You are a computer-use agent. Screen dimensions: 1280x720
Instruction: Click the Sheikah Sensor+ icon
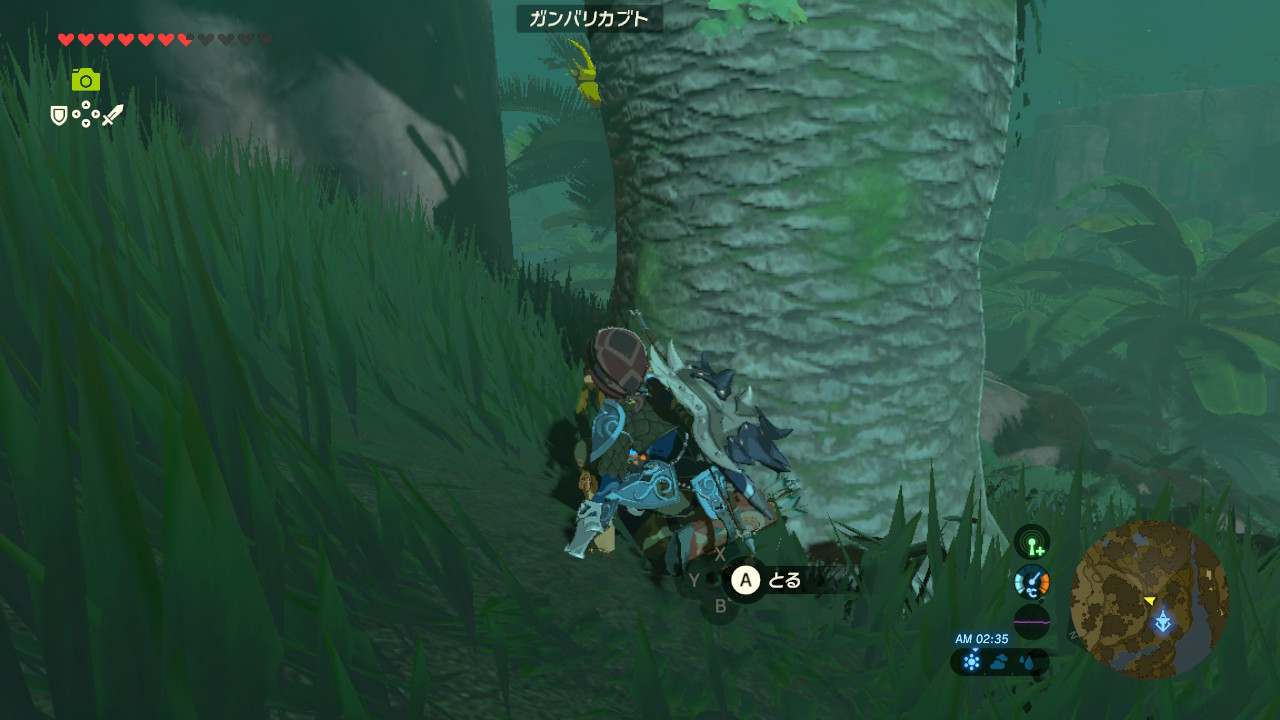click(x=1032, y=542)
